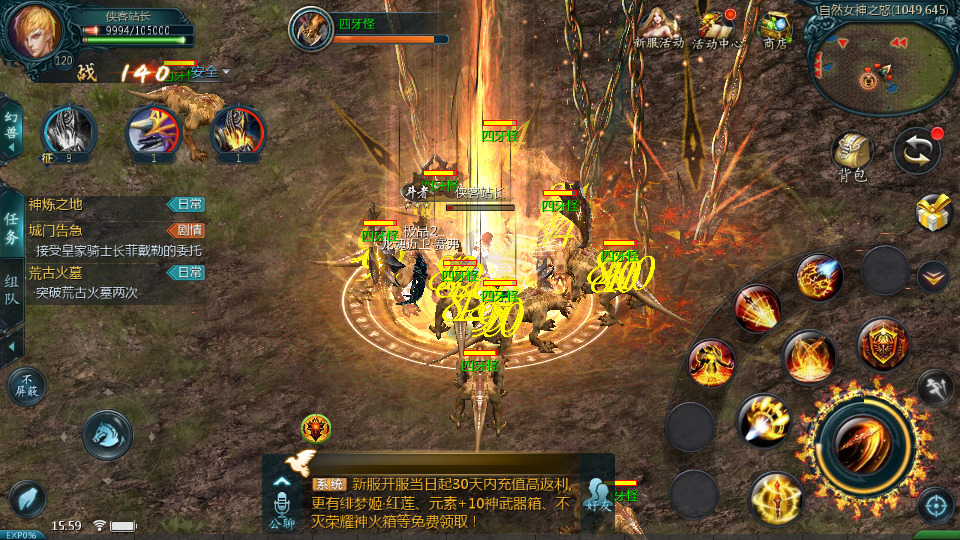Click the target lock crosshair button
This screenshot has width=960, height=540.
tap(935, 505)
